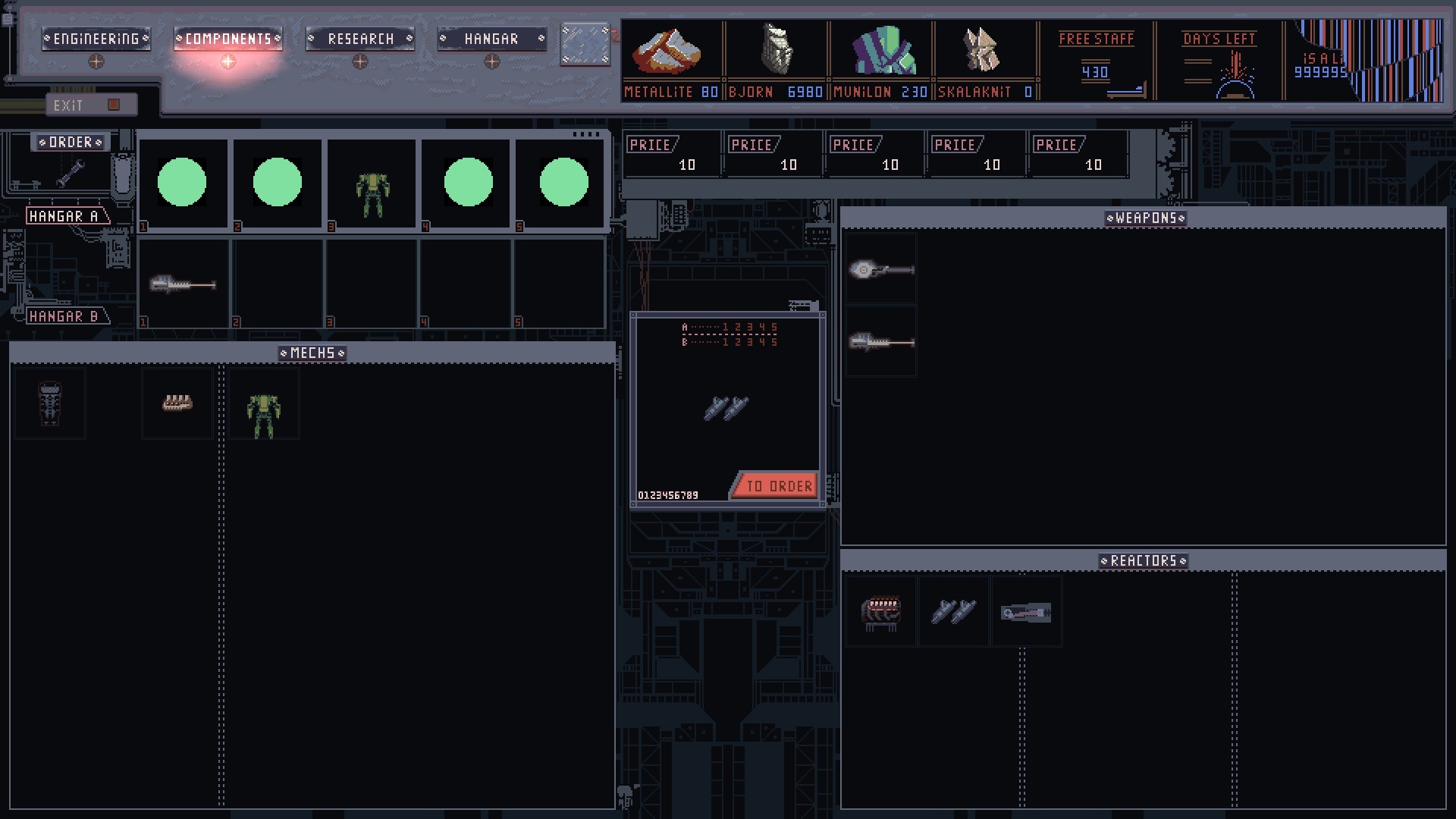Select the circular saw weapon in Weapons panel
This screenshot has width=1456, height=819.
pos(881,268)
